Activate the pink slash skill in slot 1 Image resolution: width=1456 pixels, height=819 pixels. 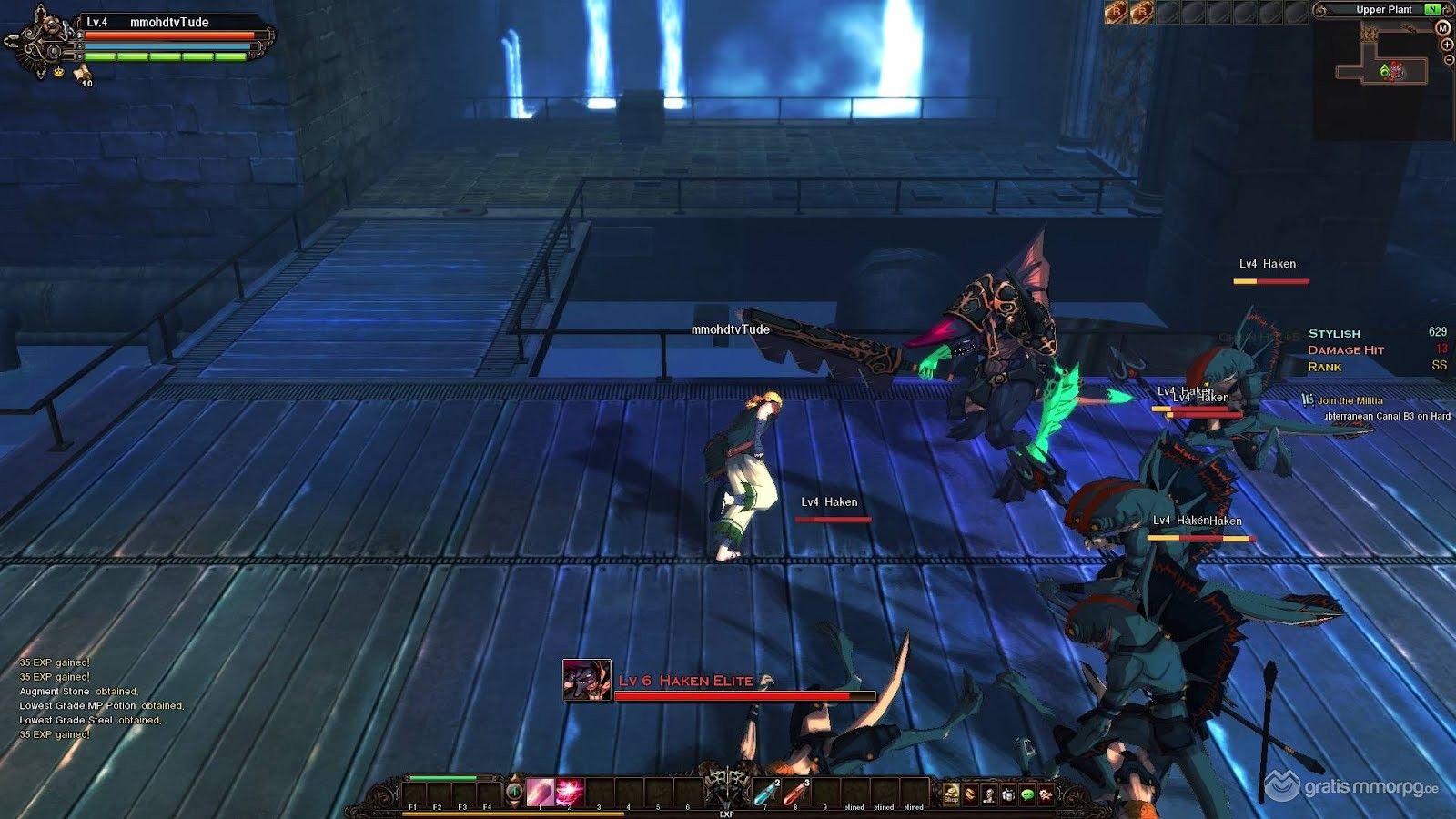click(x=540, y=793)
